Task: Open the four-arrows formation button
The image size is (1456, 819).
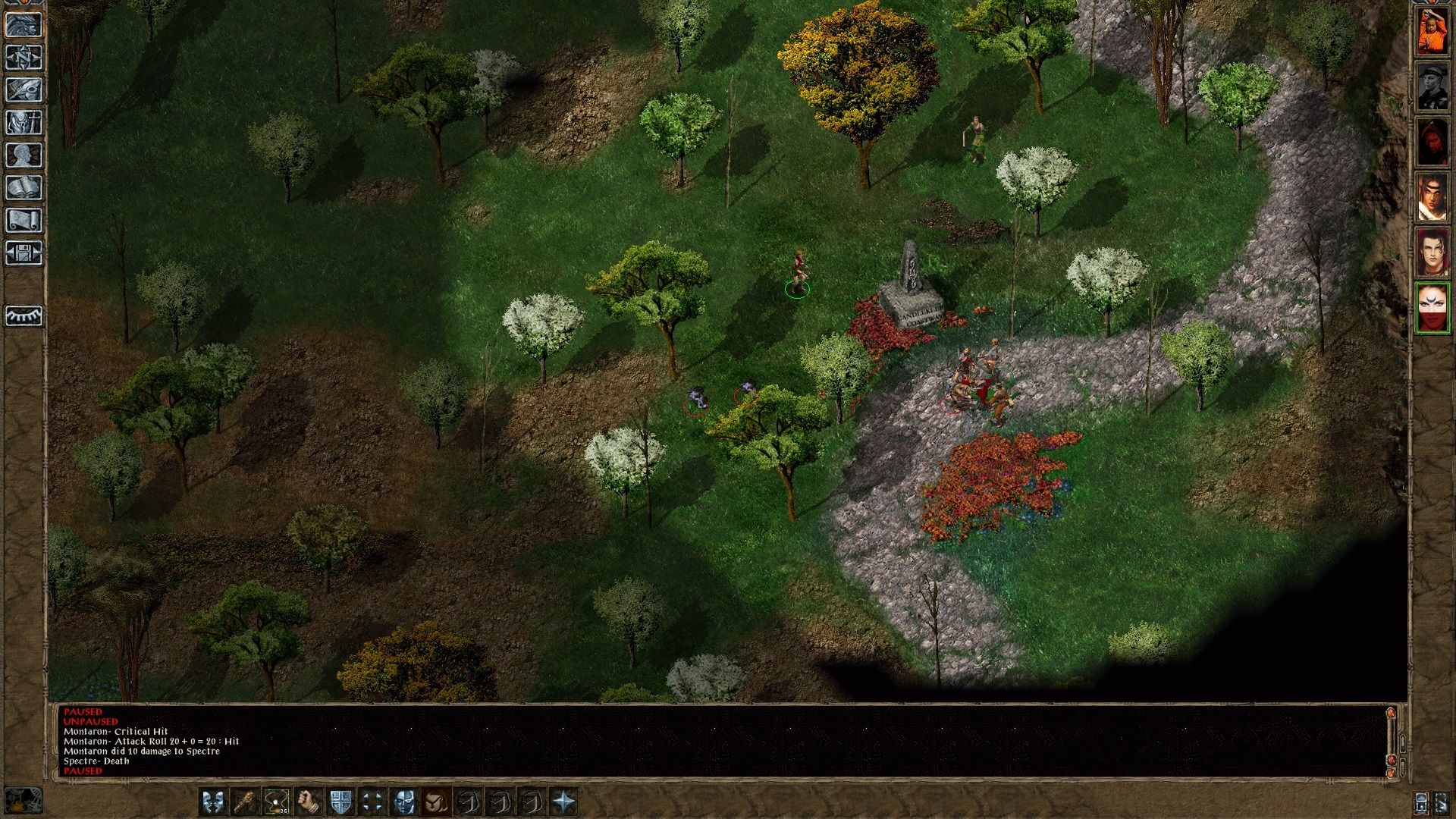Action: pyautogui.click(x=372, y=802)
